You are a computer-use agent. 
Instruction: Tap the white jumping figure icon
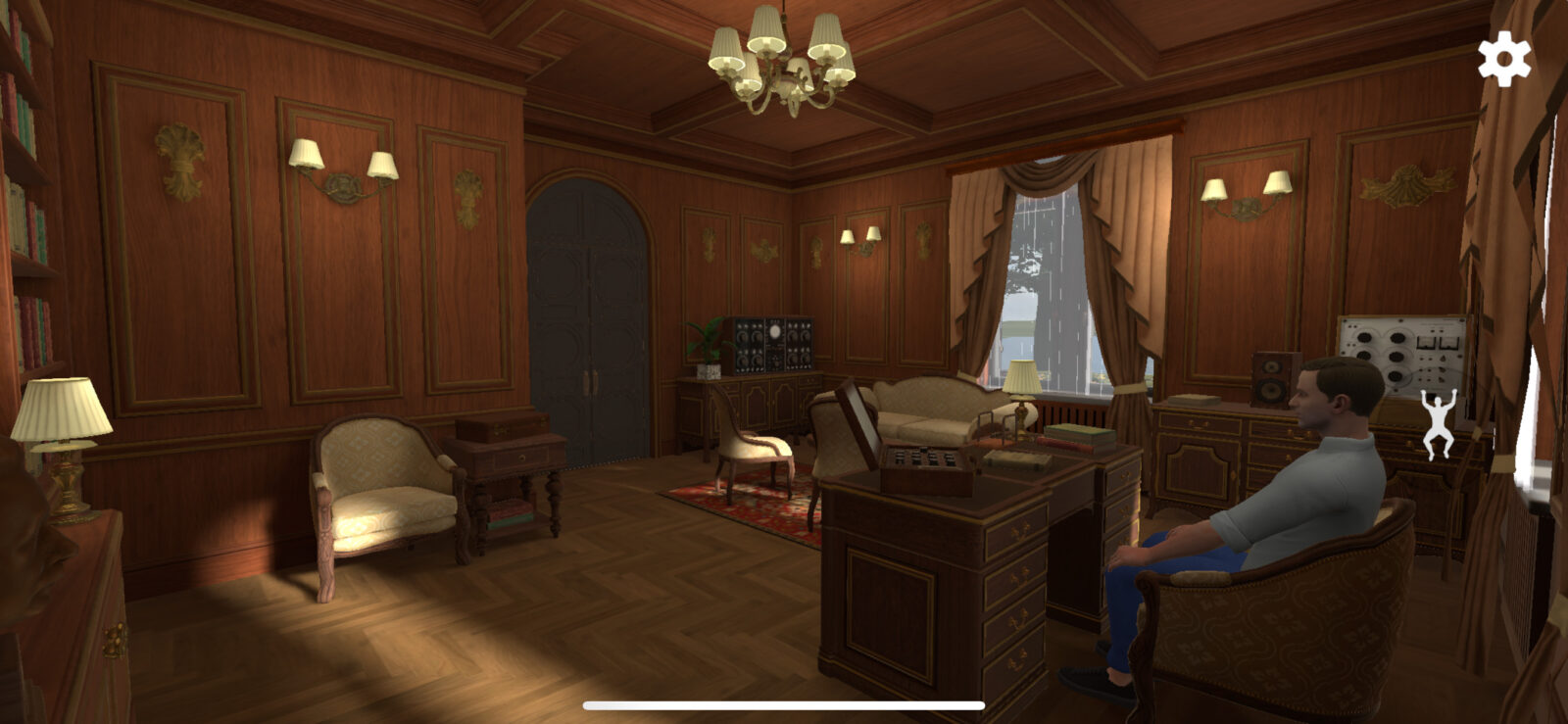(x=1439, y=423)
